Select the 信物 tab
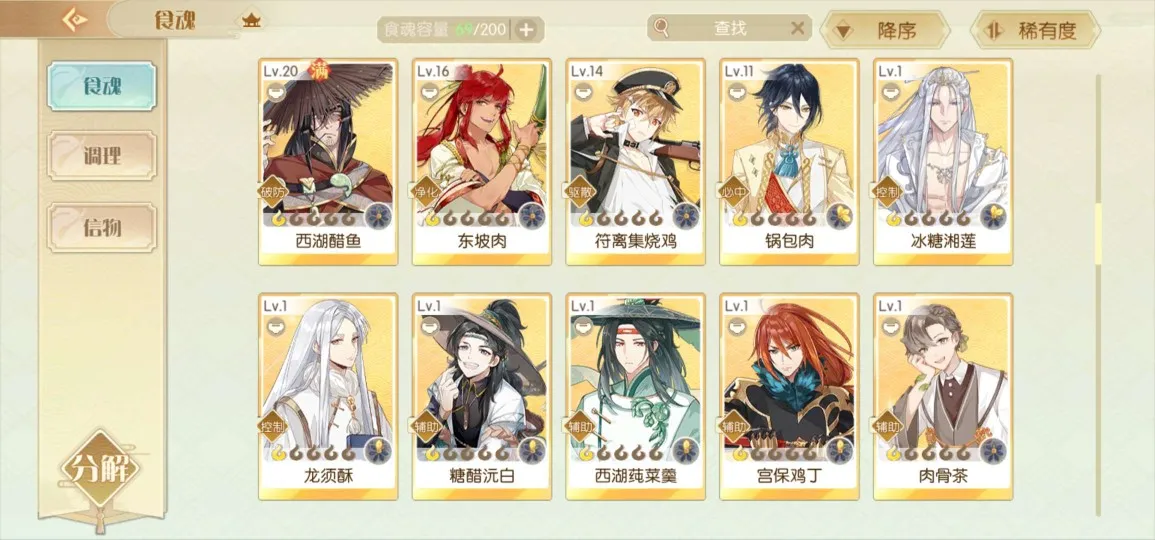The height and width of the screenshot is (540, 1155). tap(103, 227)
